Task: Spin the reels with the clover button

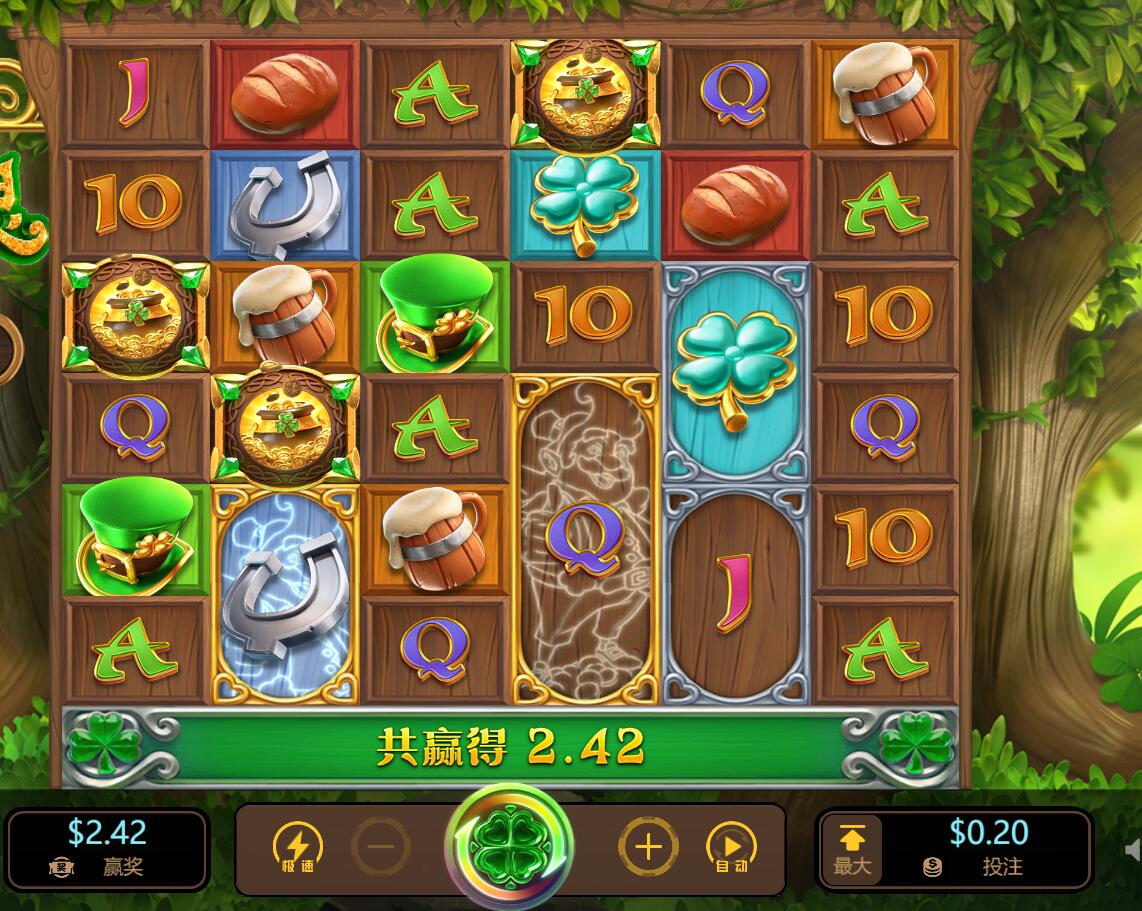Action: pos(509,846)
